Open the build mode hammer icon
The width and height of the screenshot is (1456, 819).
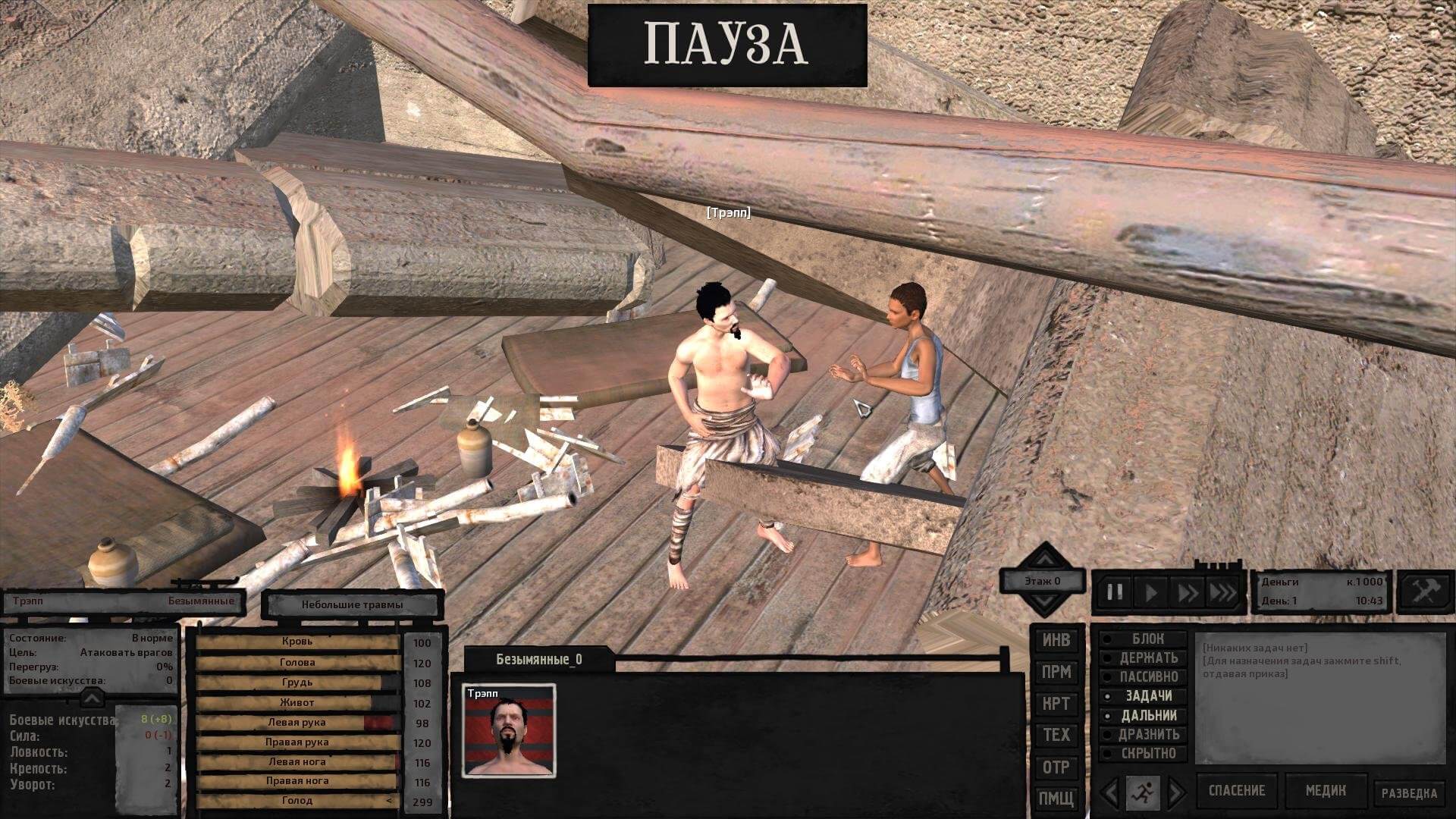[1423, 591]
